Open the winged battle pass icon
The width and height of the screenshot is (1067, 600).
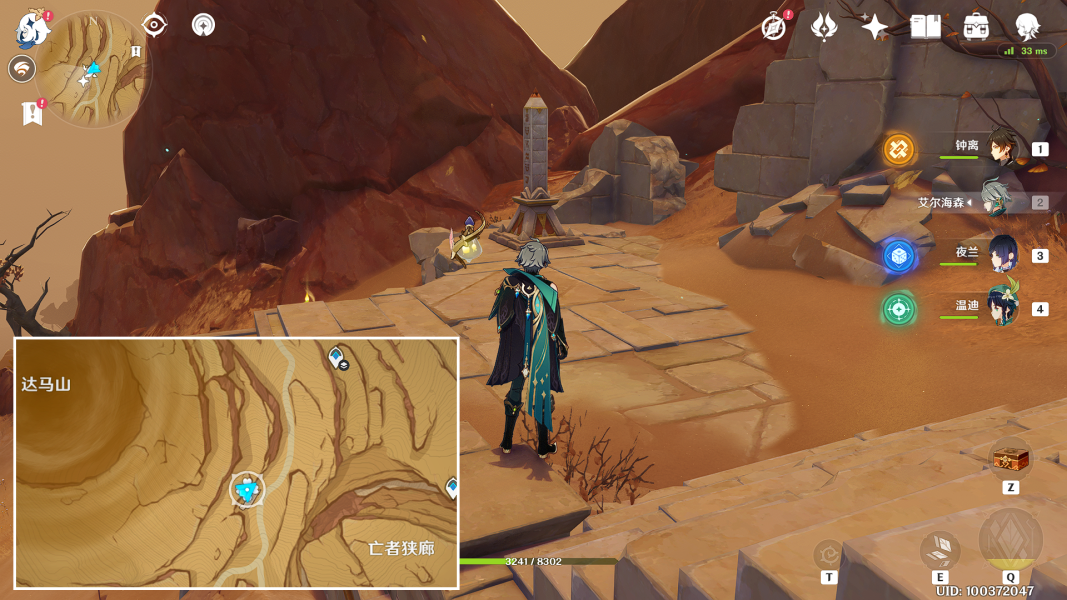pyautogui.click(x=824, y=27)
